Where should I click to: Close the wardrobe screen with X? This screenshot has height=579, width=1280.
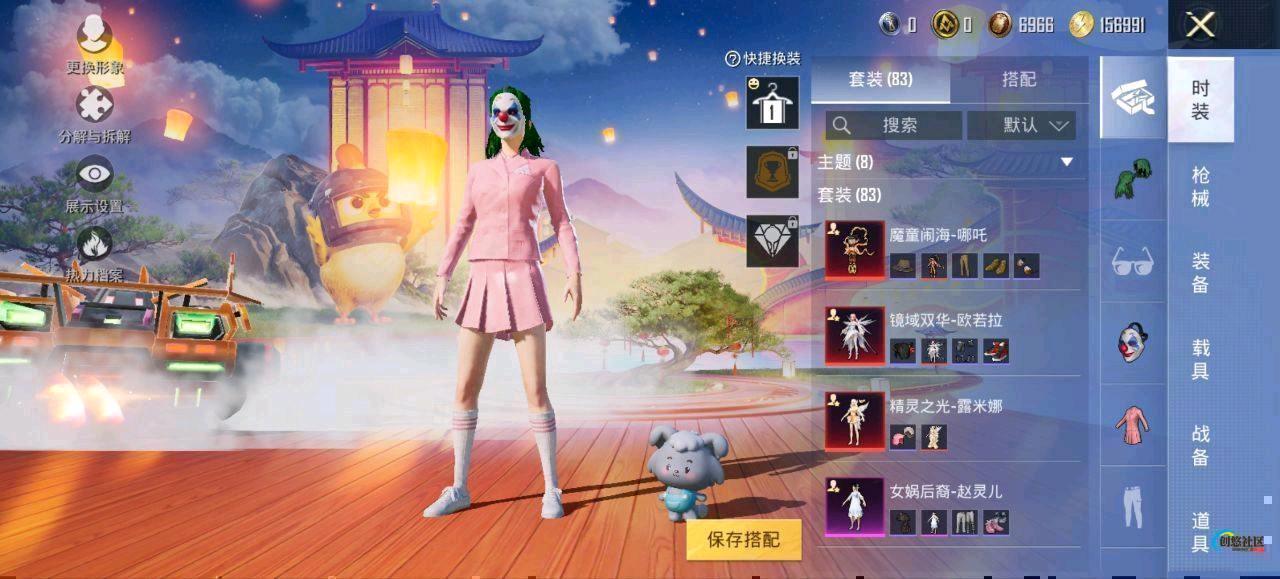pos(1200,25)
